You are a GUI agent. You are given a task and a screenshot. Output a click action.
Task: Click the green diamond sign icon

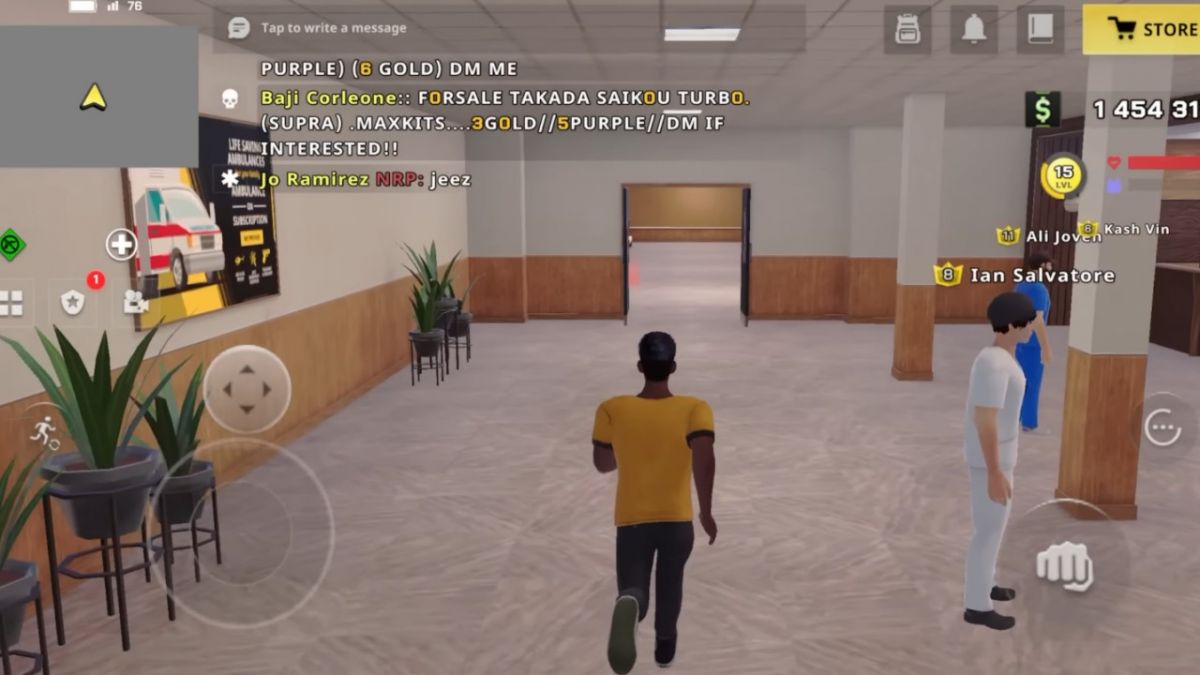pos(10,245)
